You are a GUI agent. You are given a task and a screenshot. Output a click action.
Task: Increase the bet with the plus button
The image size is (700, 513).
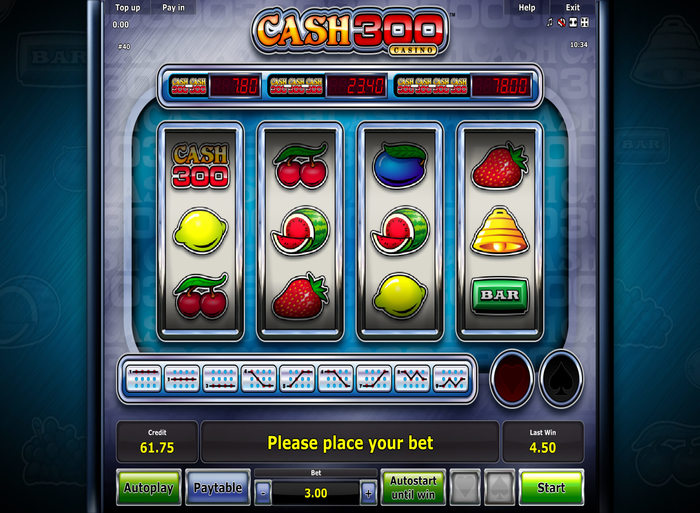[x=368, y=493]
